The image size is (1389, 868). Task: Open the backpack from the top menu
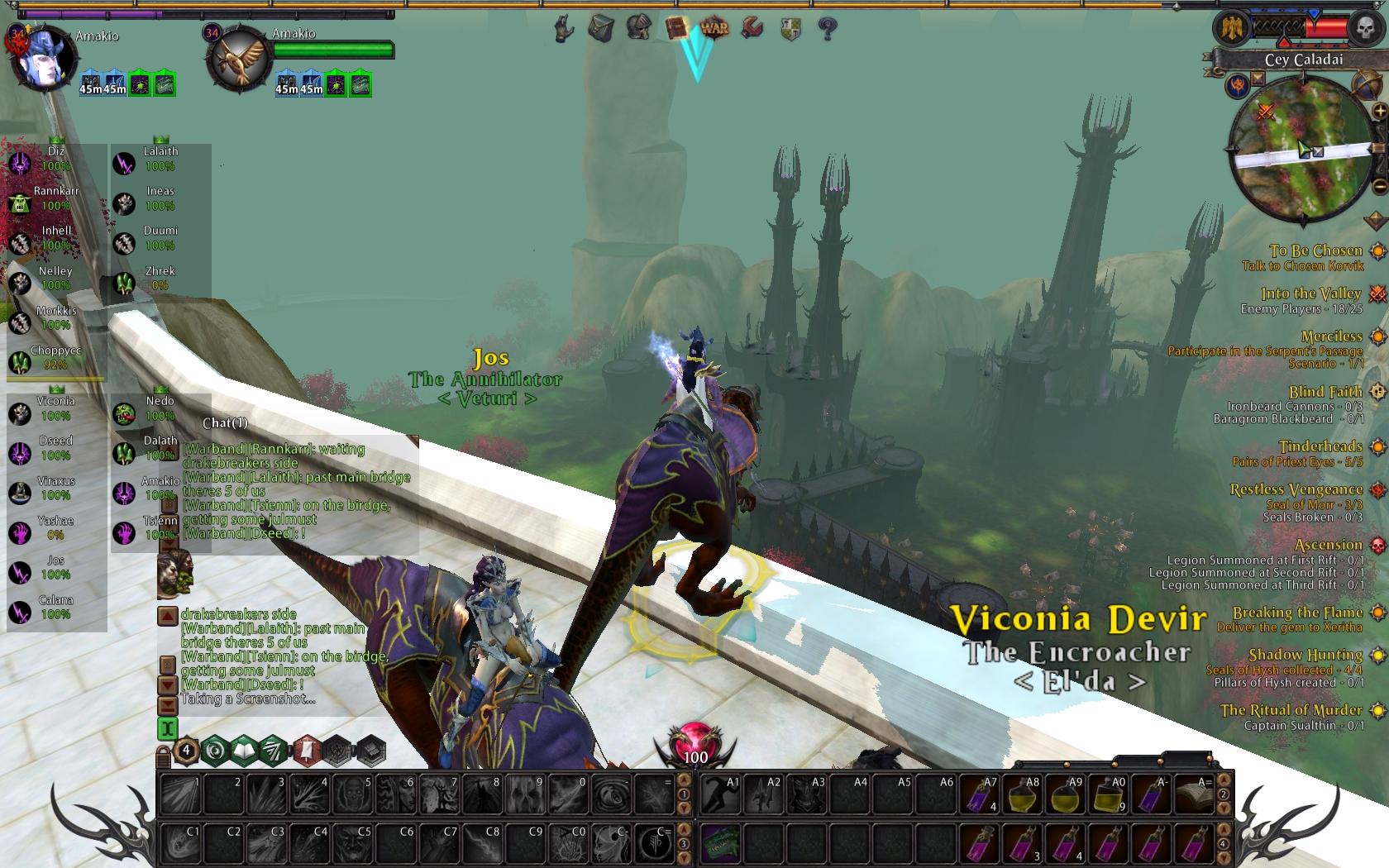point(601,29)
